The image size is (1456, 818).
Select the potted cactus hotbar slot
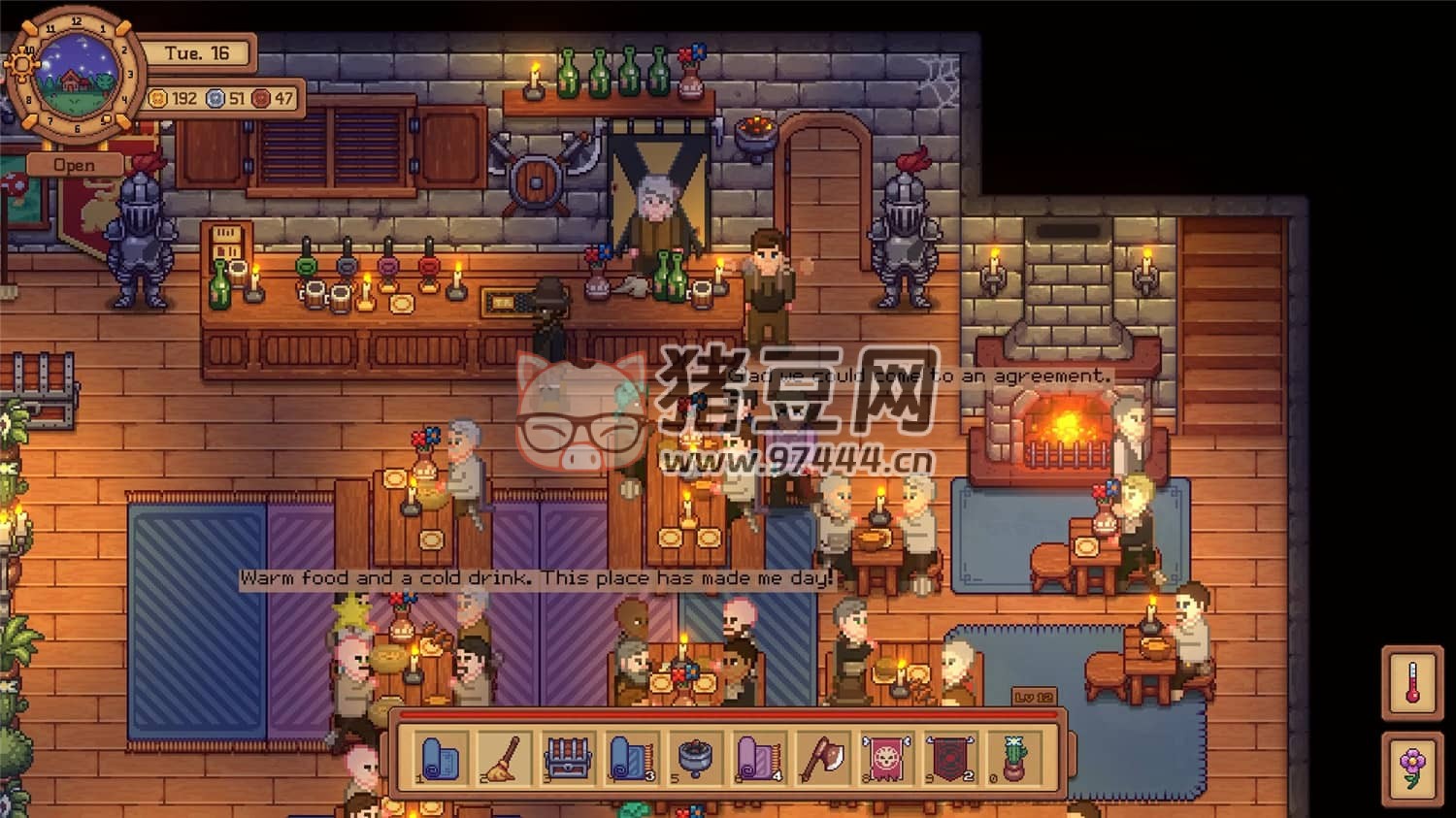coord(1012,758)
